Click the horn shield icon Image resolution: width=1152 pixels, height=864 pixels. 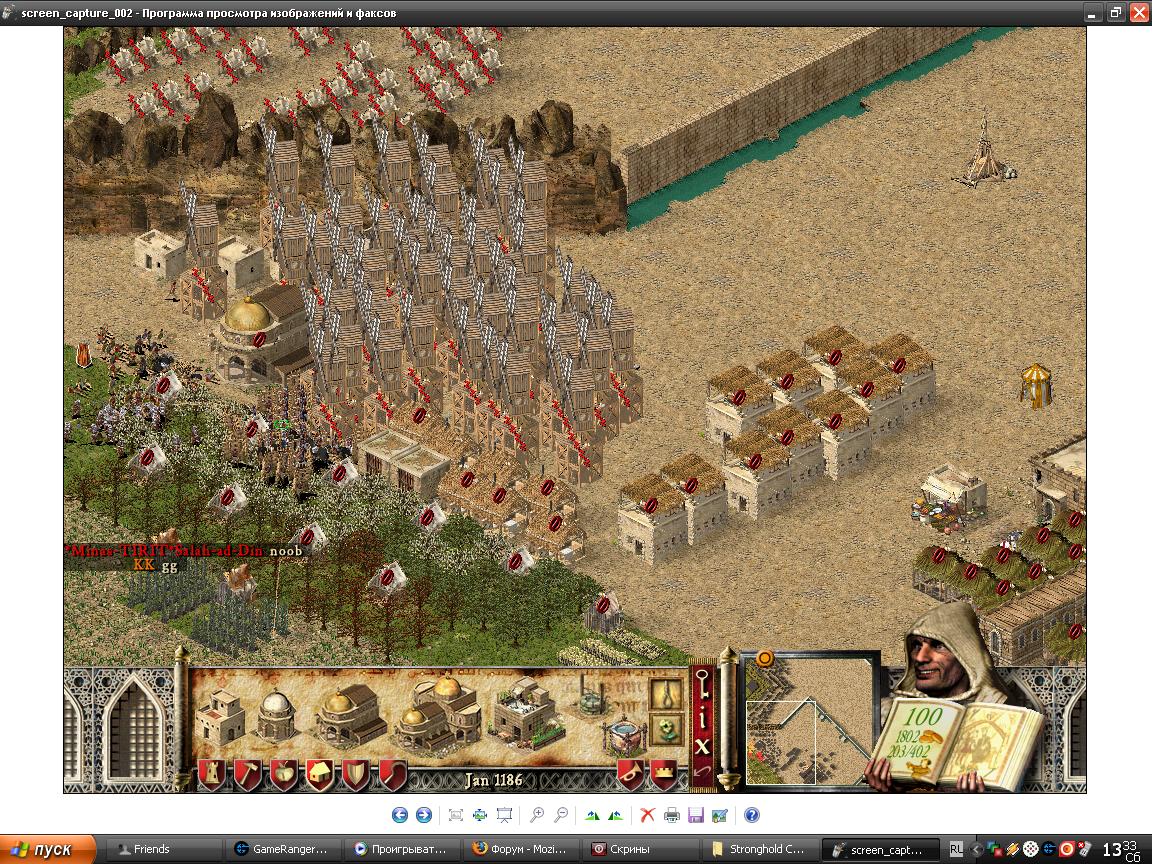click(x=630, y=773)
